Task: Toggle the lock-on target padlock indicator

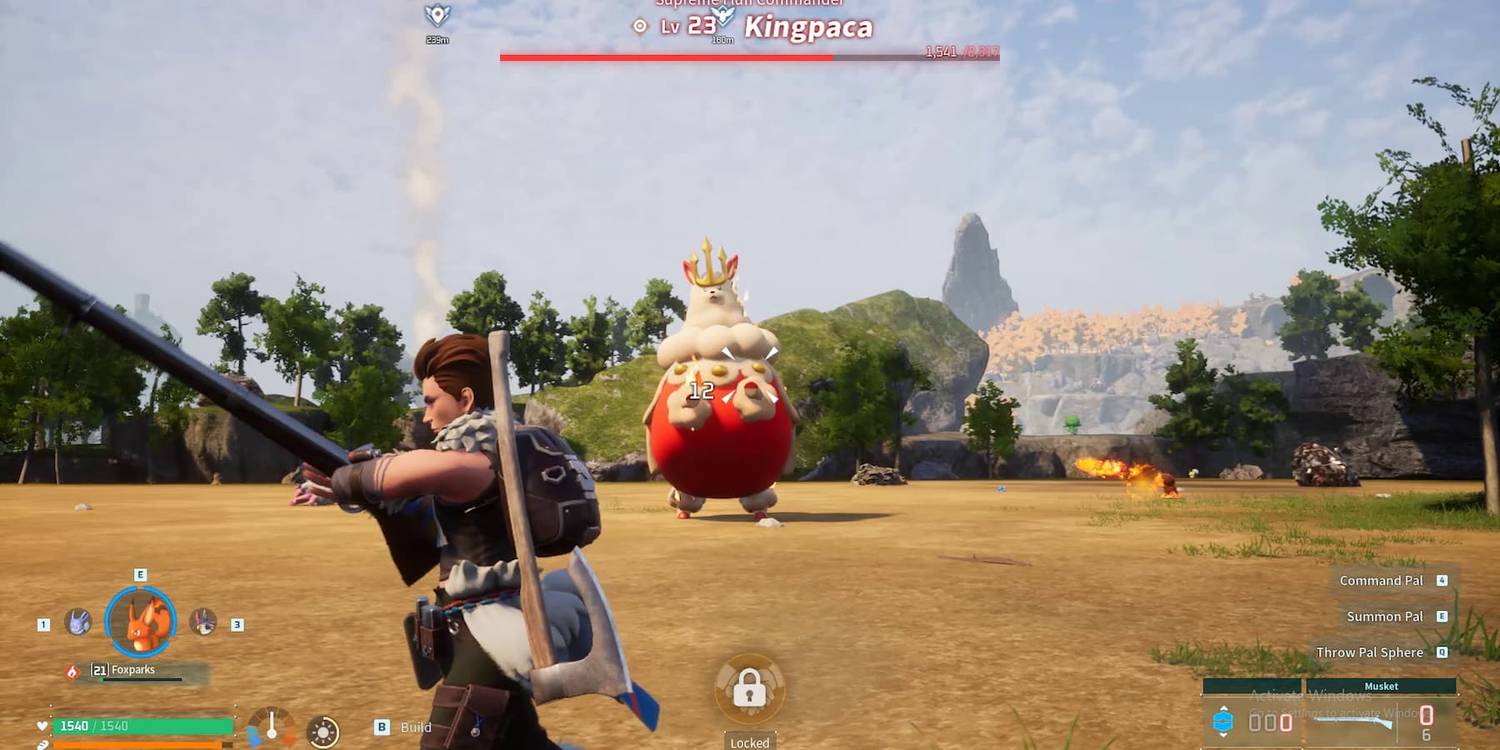Action: click(x=749, y=688)
